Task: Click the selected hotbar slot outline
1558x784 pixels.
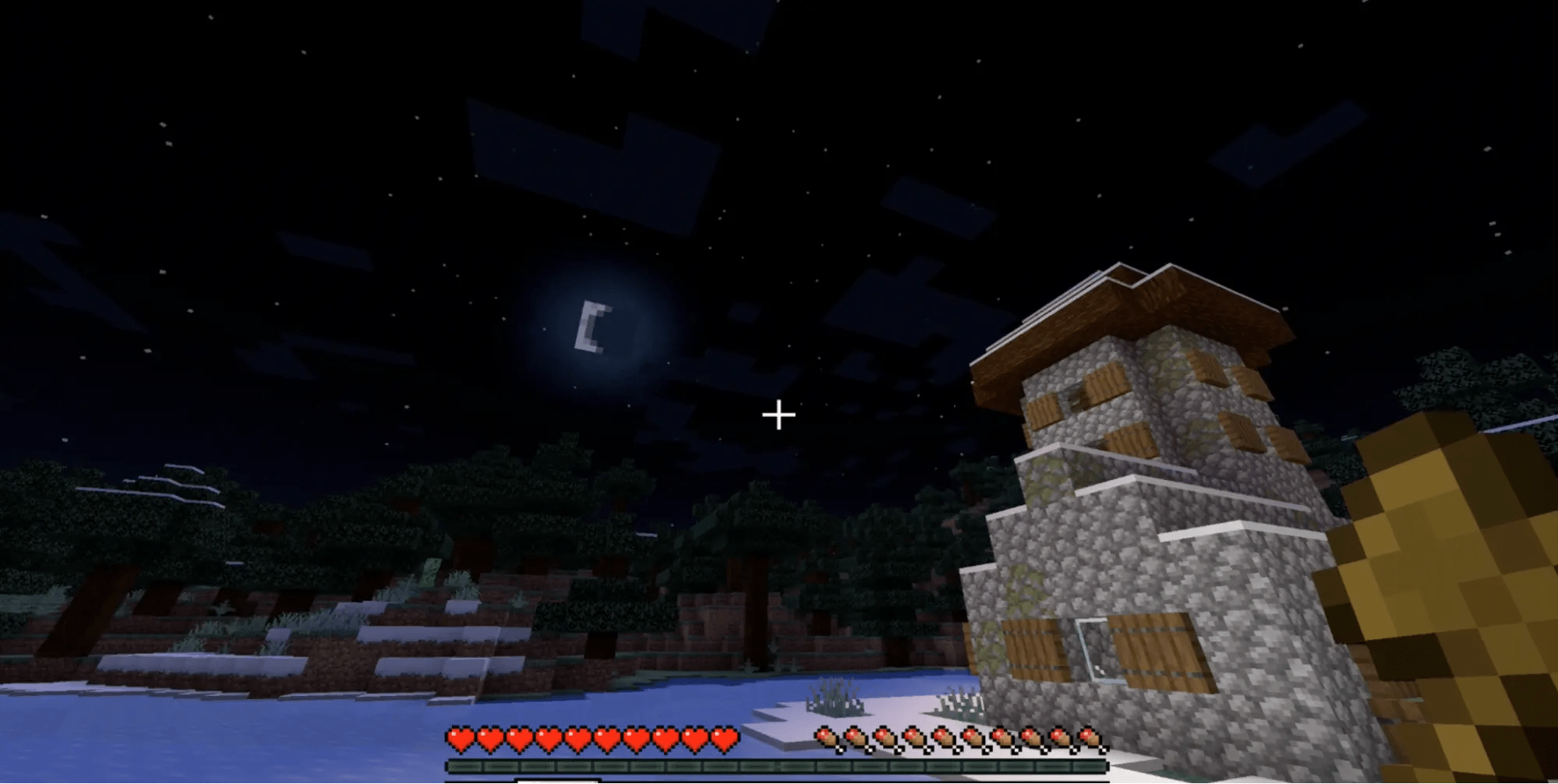Action: pos(557,781)
